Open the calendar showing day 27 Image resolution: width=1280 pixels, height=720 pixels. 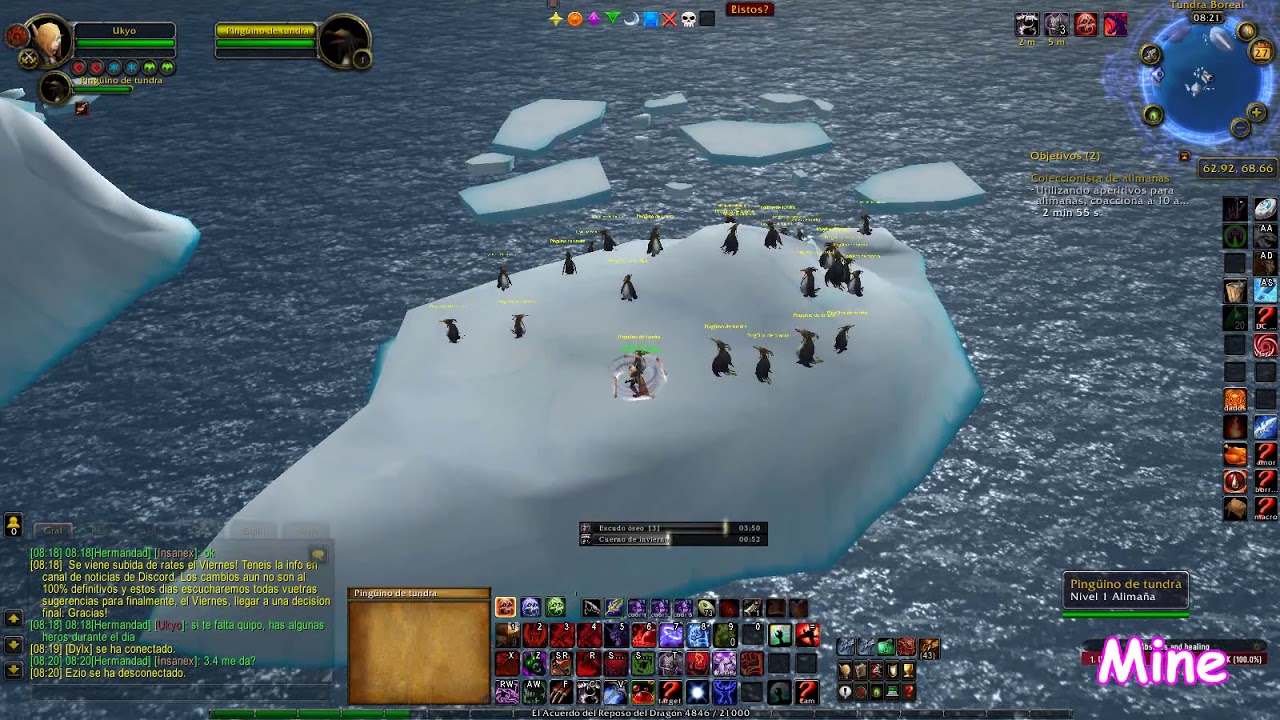(x=1262, y=53)
